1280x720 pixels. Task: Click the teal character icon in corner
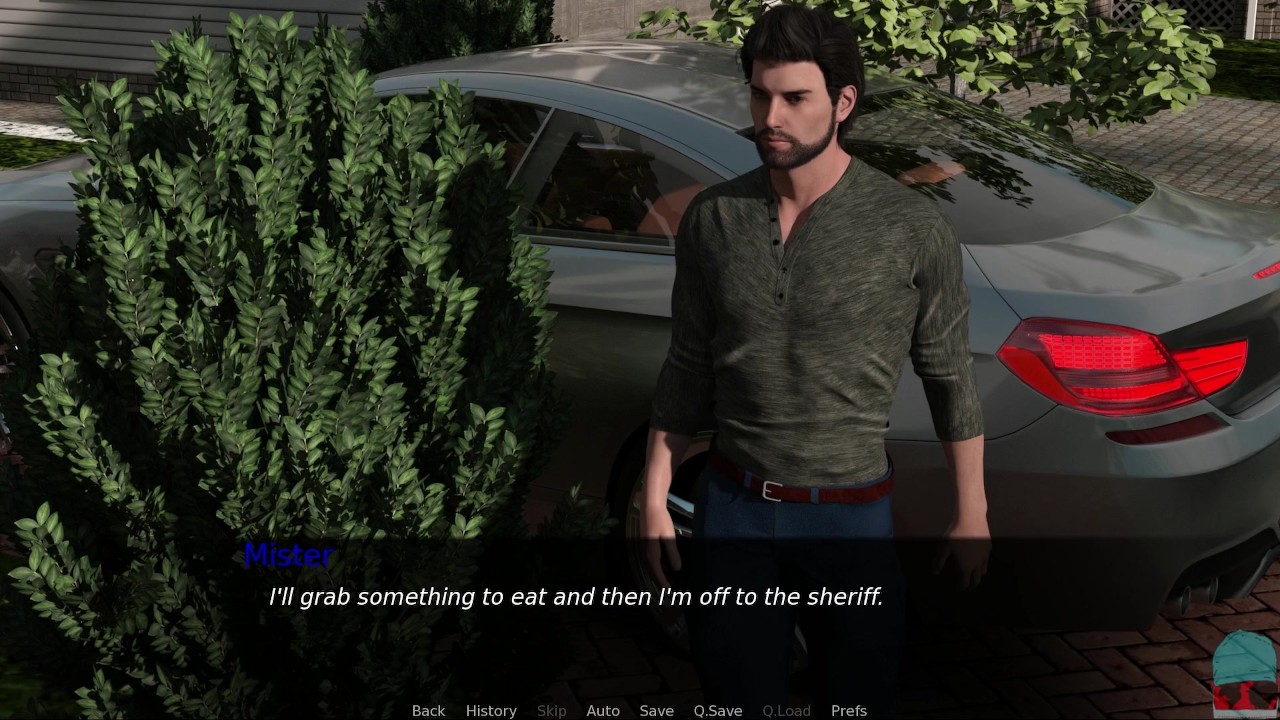pyautogui.click(x=1244, y=668)
